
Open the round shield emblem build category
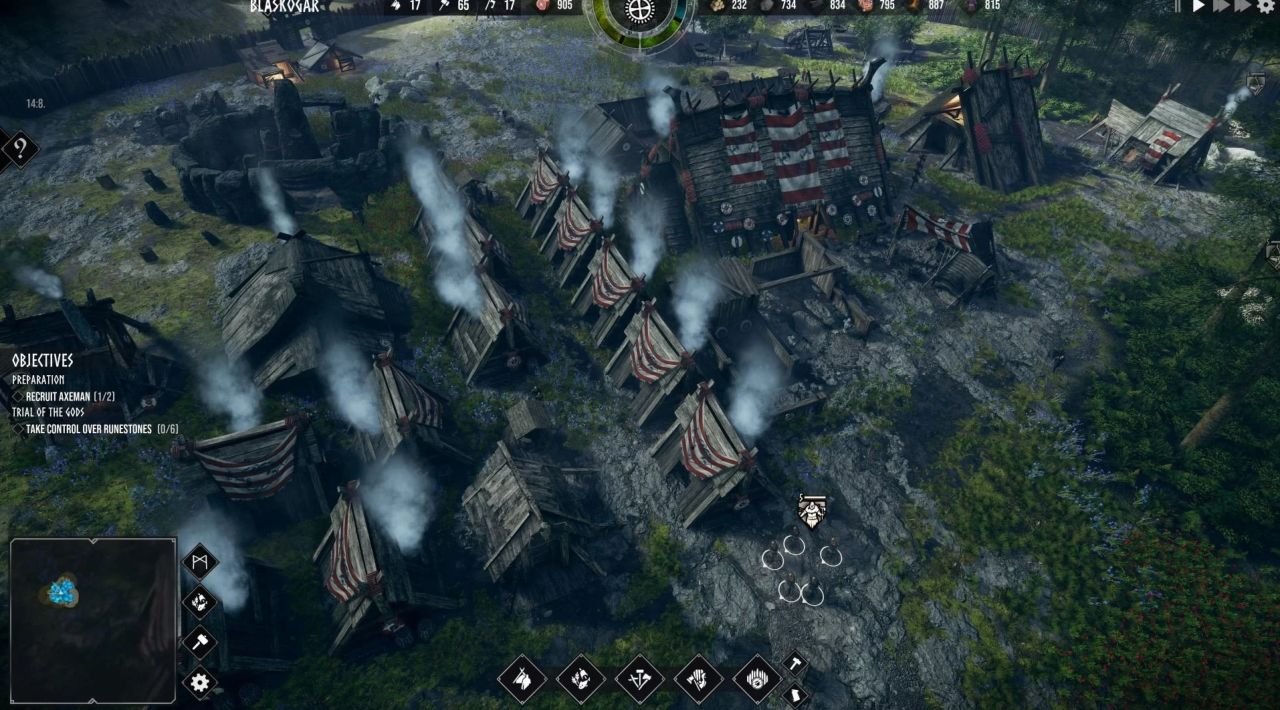tap(757, 679)
